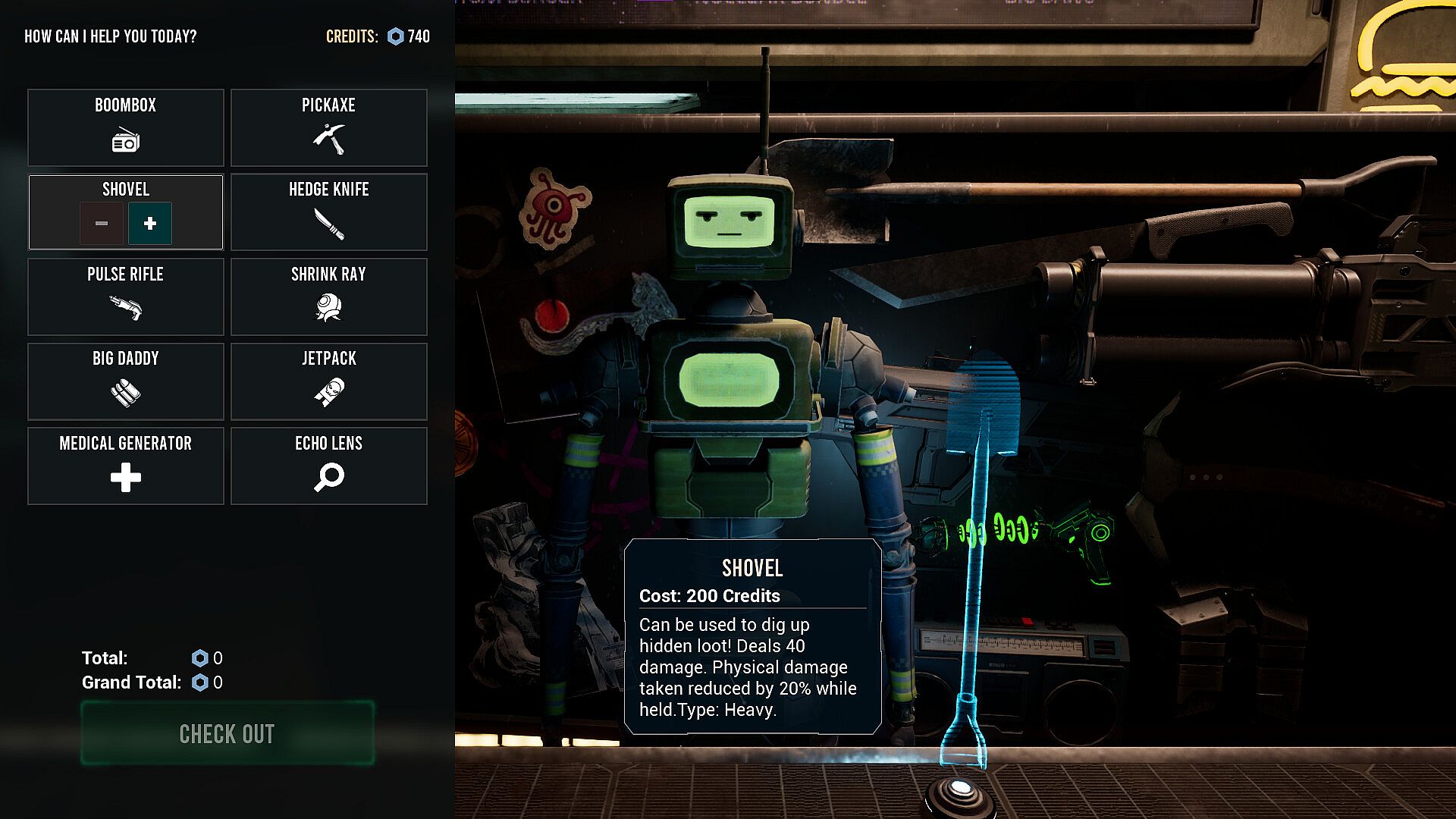Choose the Shrink Ray item

[328, 297]
